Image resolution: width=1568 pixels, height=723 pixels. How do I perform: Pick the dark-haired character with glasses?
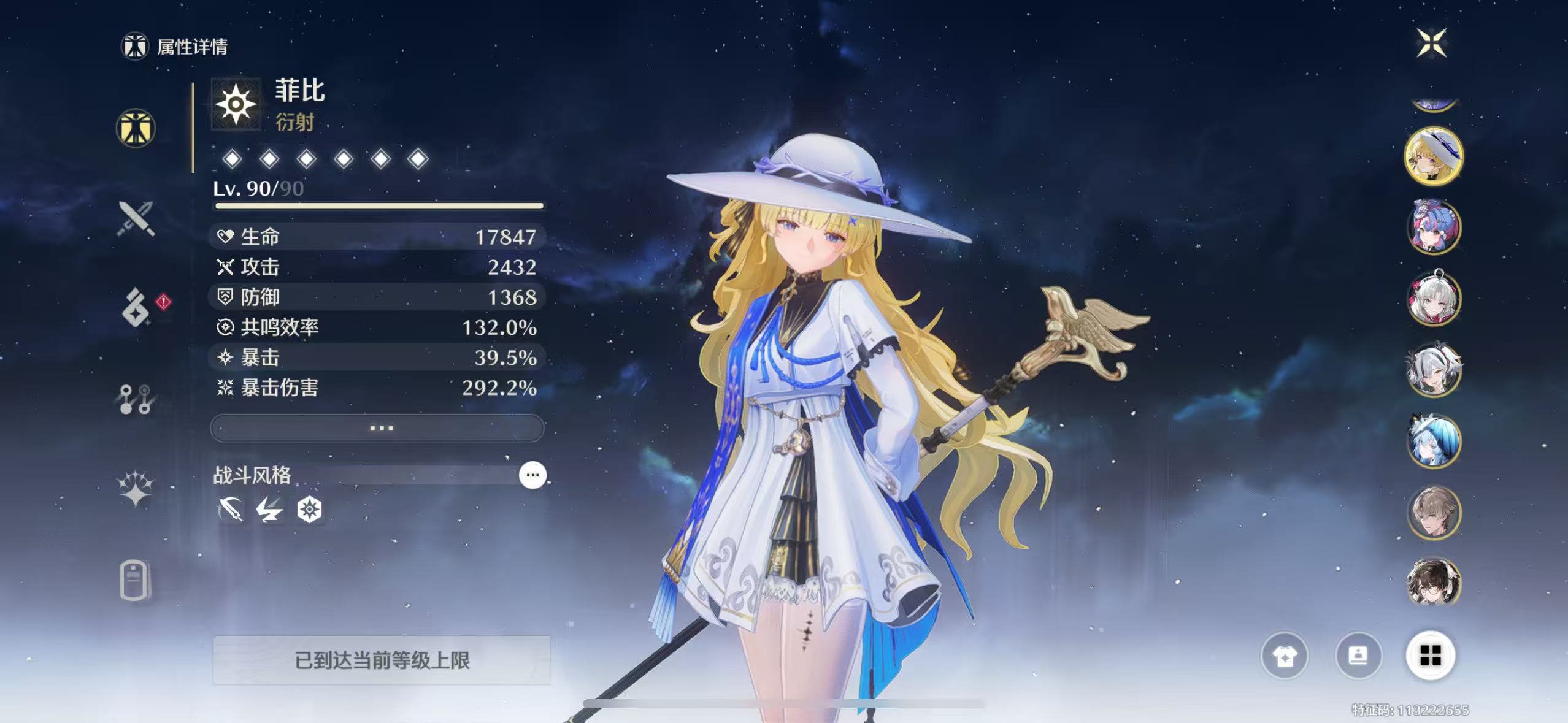(1434, 583)
